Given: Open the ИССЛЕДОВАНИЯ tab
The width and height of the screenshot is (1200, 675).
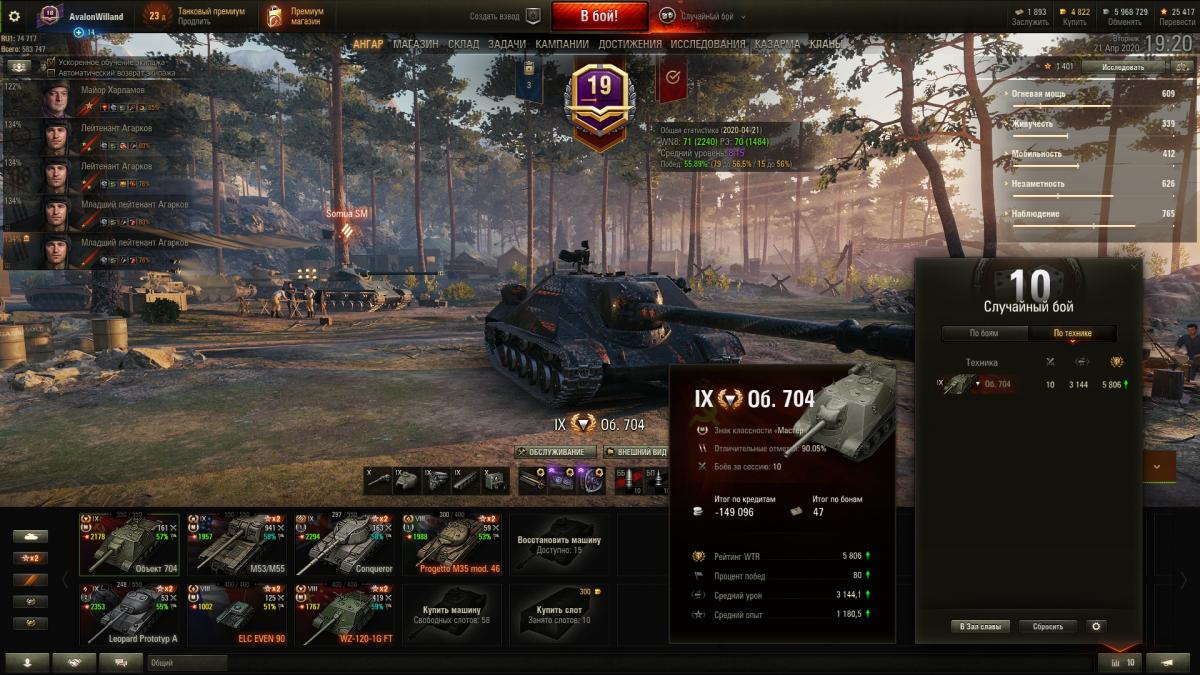Looking at the screenshot, I should [708, 44].
